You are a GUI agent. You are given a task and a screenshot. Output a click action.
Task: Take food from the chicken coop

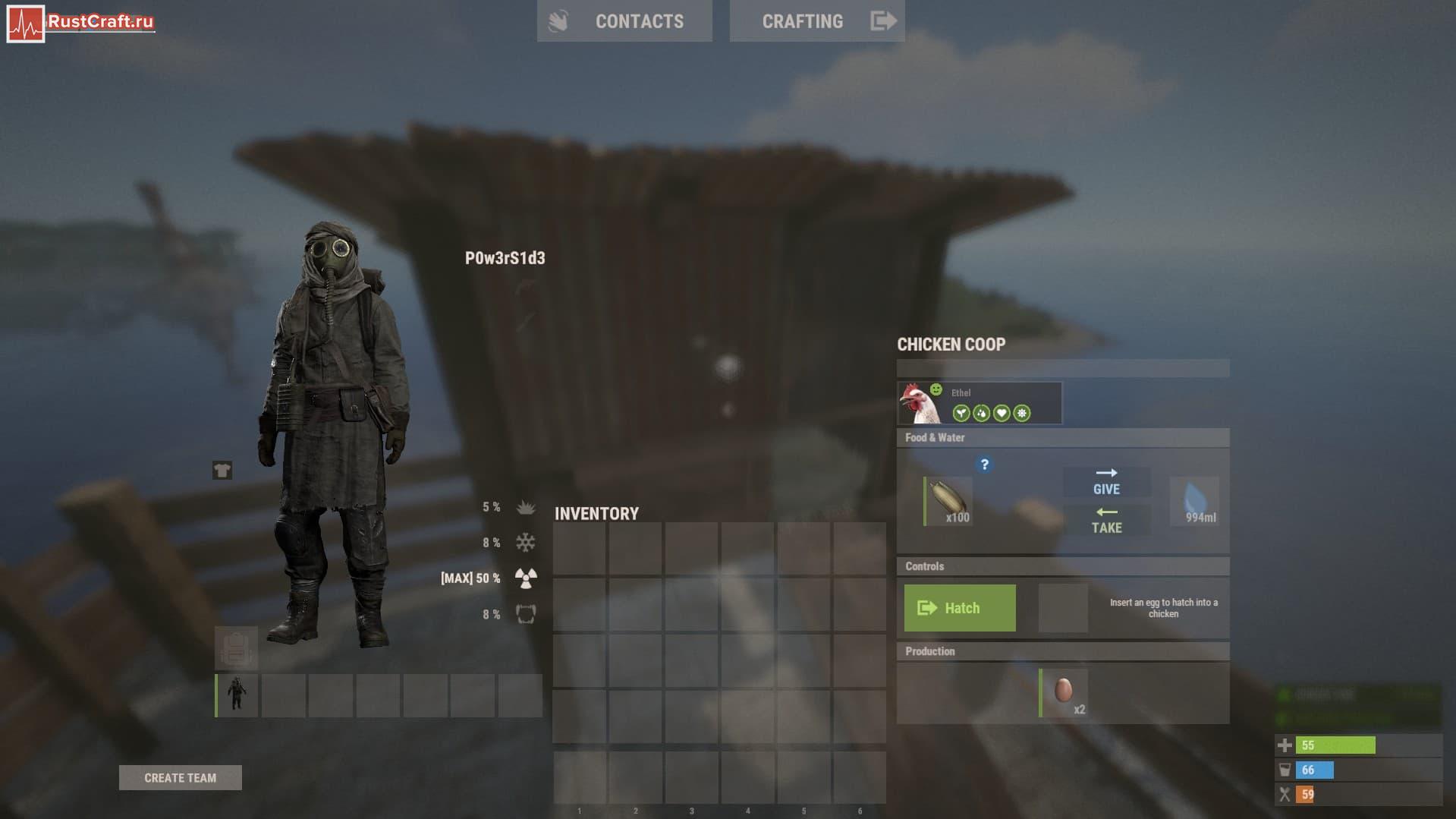pos(1106,520)
